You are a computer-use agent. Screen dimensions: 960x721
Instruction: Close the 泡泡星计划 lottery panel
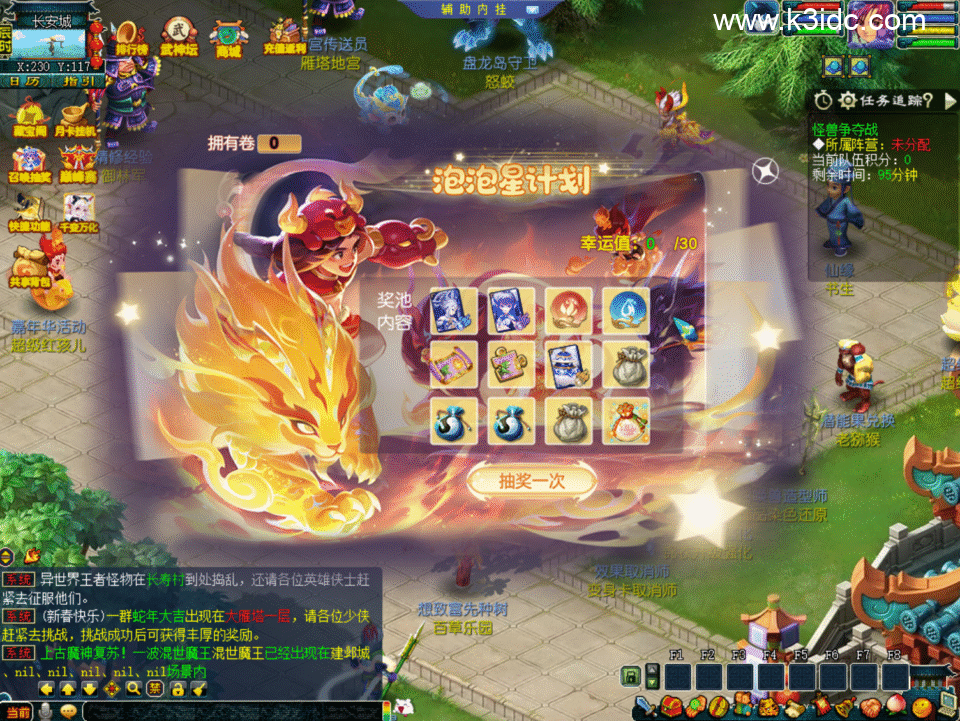(766, 171)
